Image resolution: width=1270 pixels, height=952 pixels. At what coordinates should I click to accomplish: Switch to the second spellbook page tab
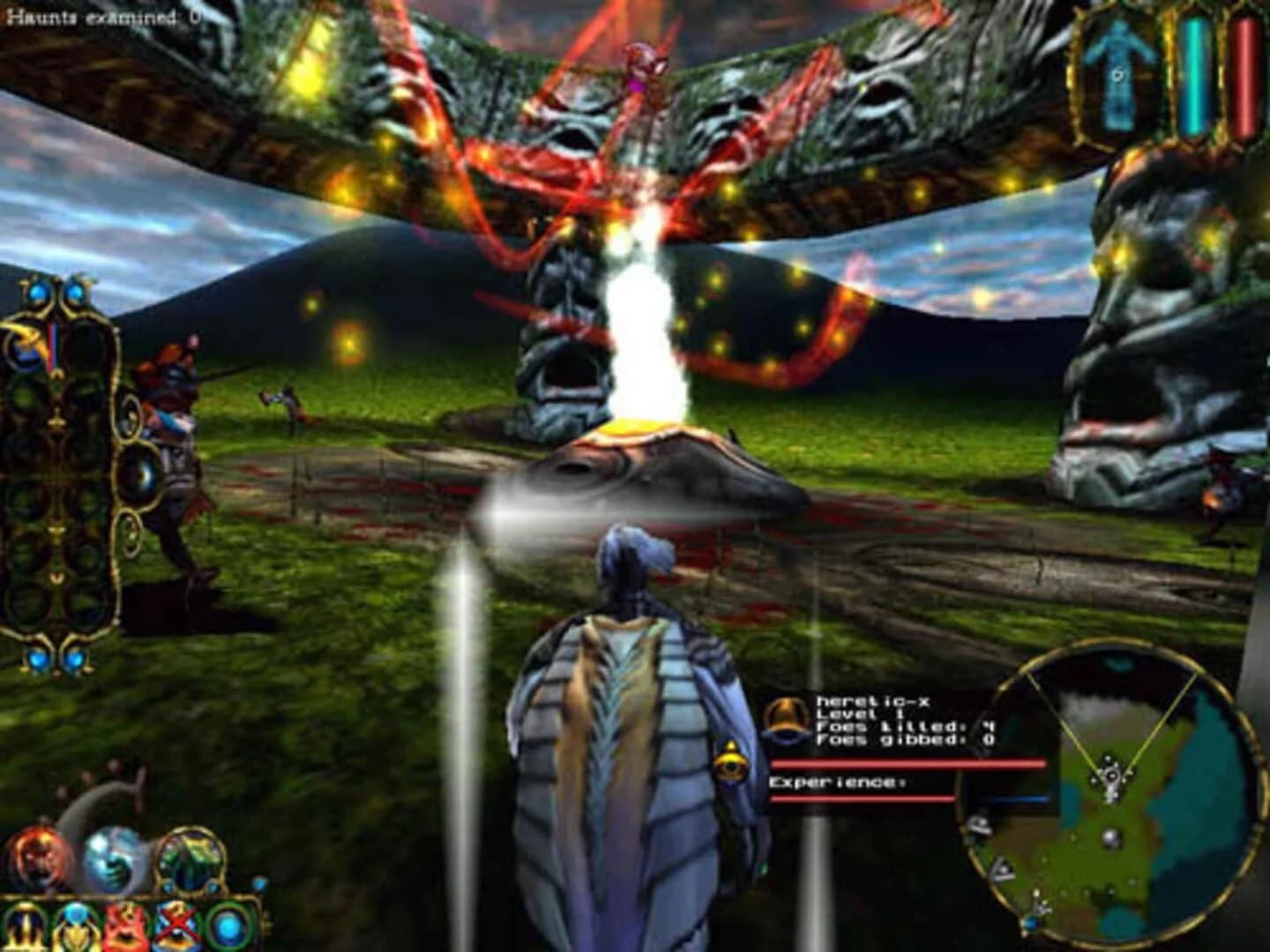click(130, 527)
